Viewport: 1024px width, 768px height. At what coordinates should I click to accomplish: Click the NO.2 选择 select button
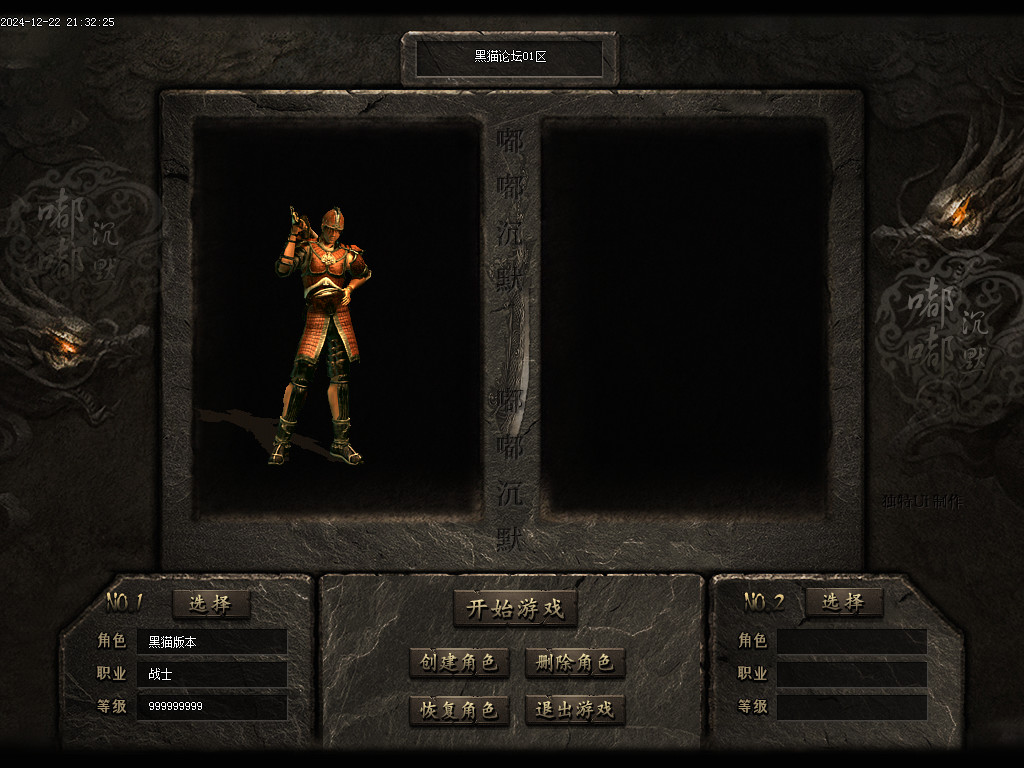(843, 602)
